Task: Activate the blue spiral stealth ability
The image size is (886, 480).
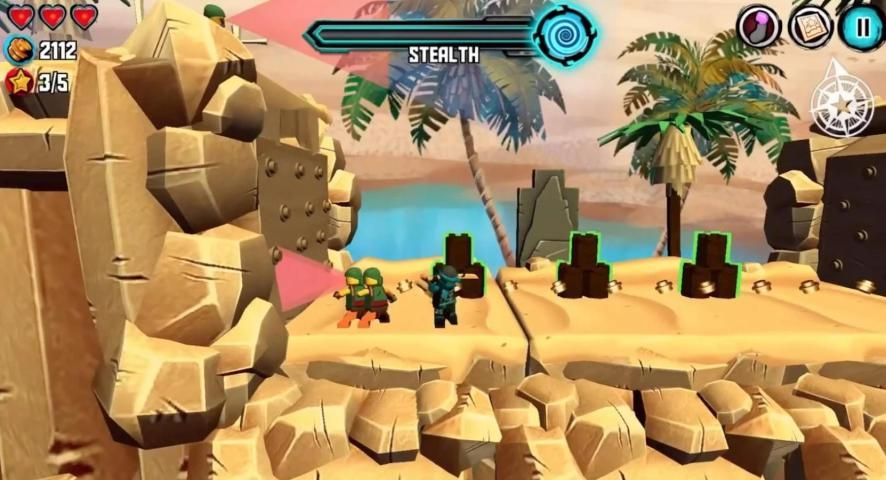Action: [565, 34]
